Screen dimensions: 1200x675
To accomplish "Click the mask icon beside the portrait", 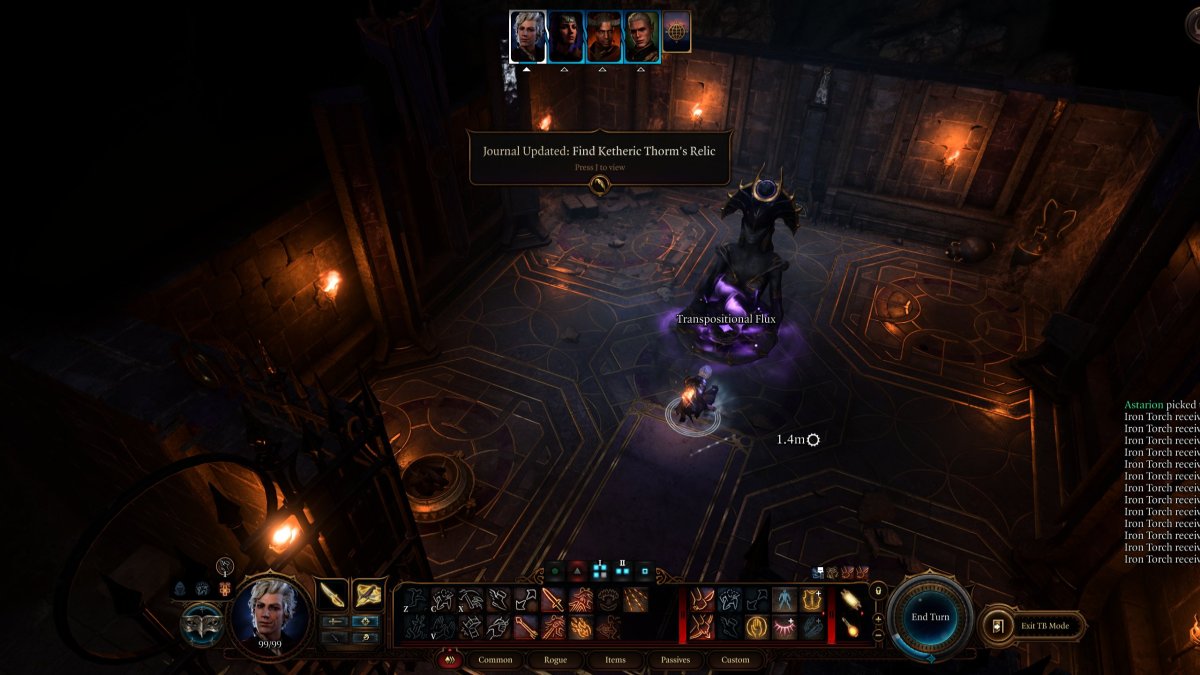I will point(203,622).
